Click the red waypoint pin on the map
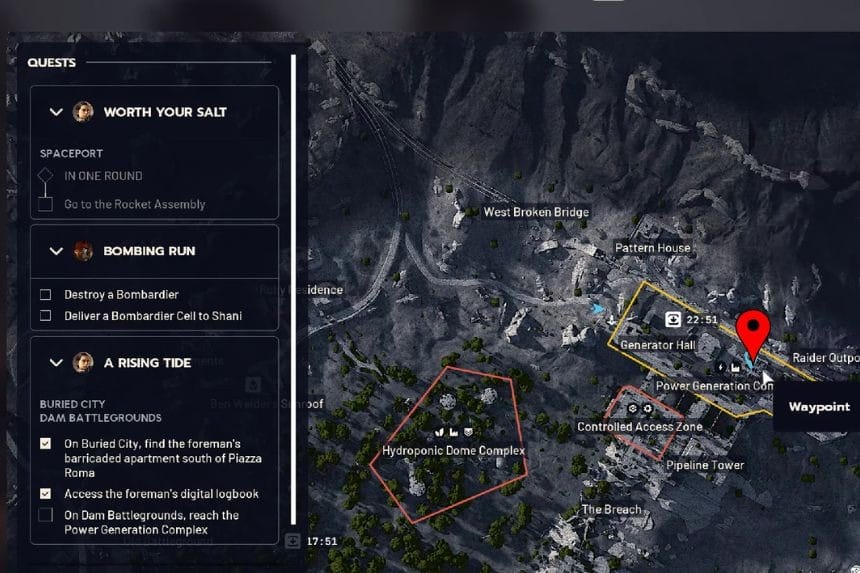Viewport: 860px width, 573px height. [x=752, y=332]
